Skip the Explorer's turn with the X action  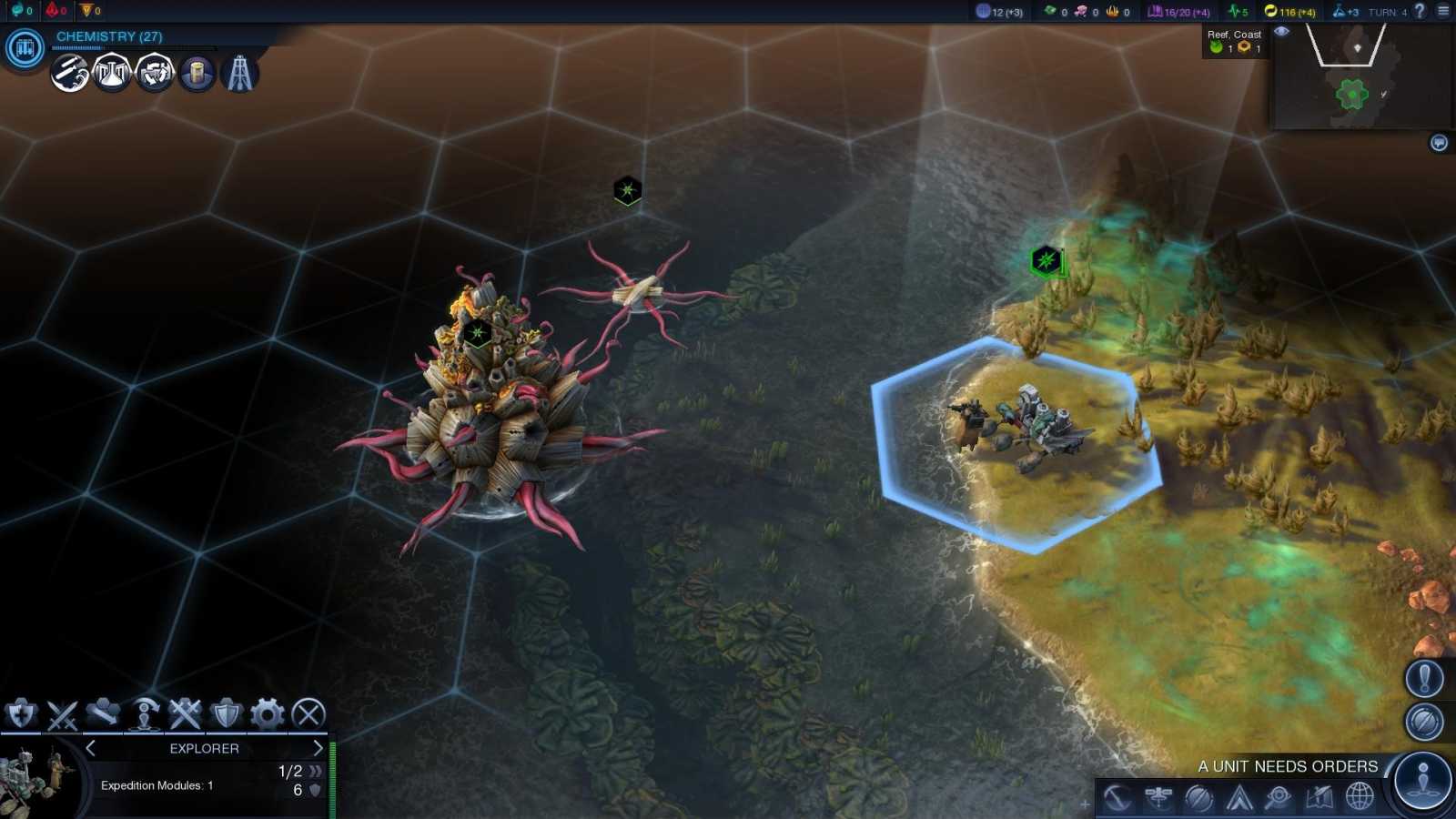coord(308,715)
